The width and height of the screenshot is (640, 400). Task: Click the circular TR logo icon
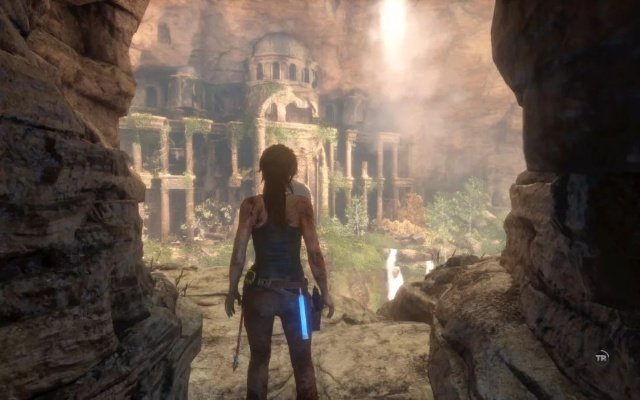(601, 356)
